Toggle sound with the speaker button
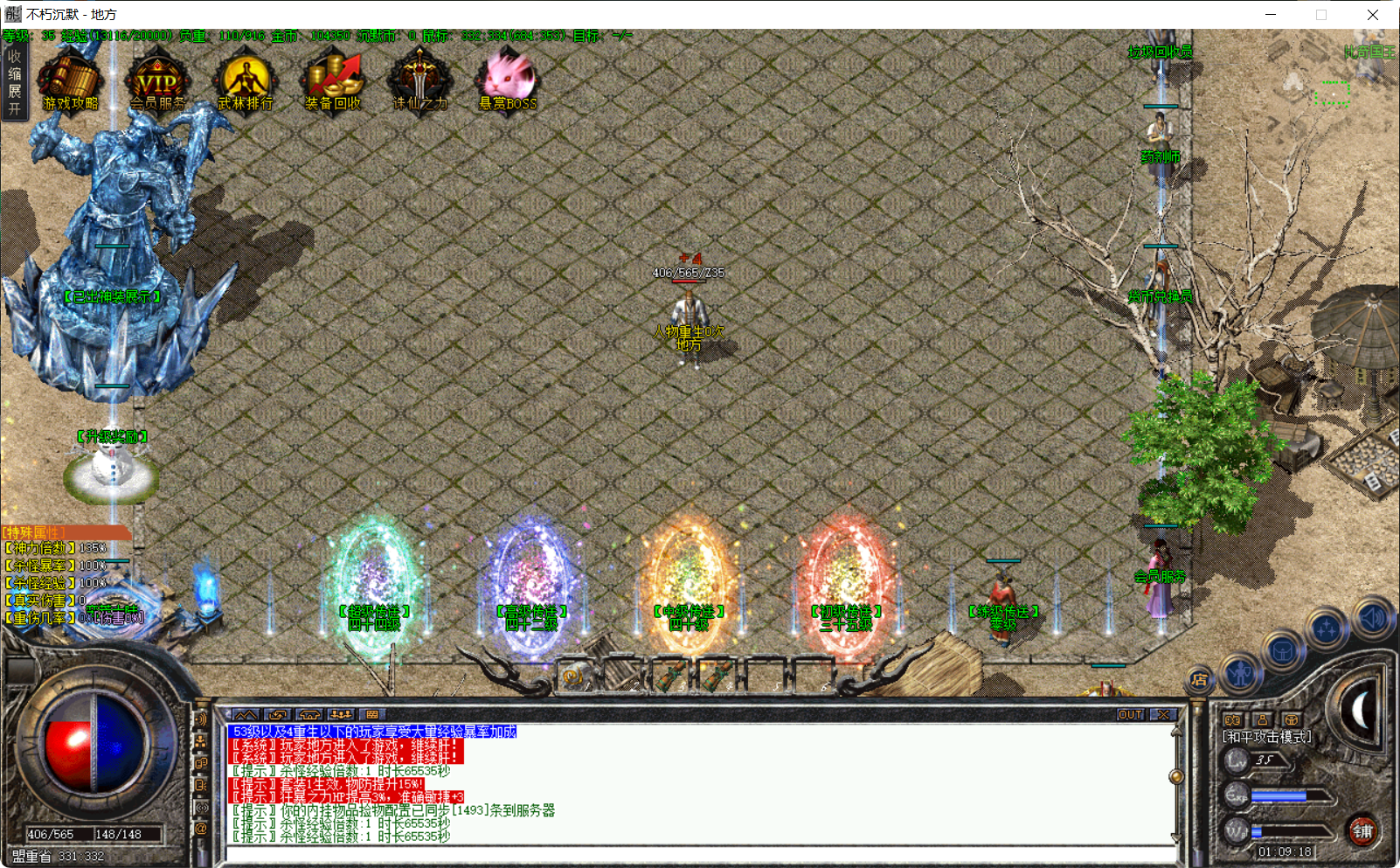 click(x=1371, y=618)
